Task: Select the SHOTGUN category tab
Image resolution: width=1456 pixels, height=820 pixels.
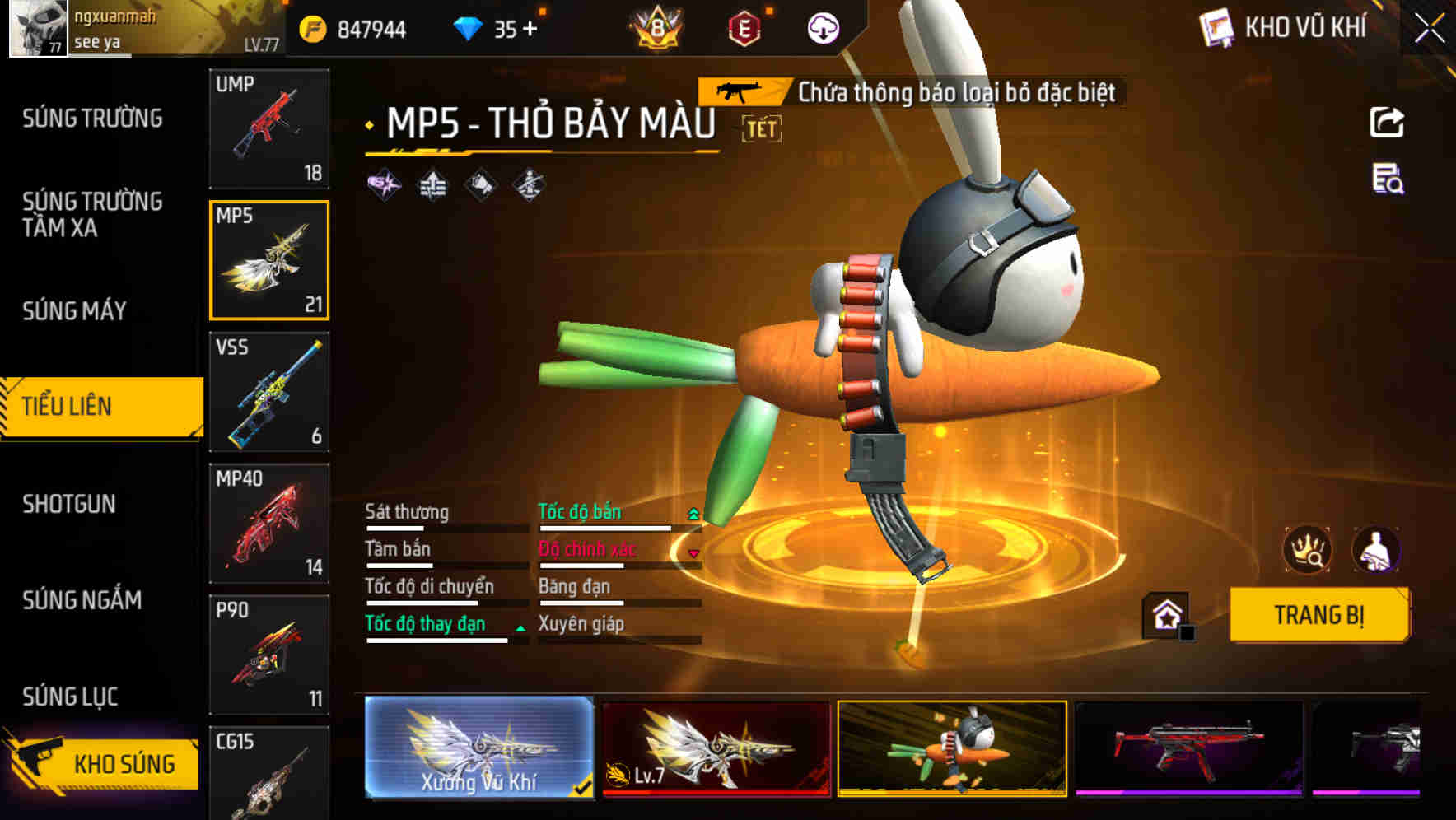Action: [69, 504]
